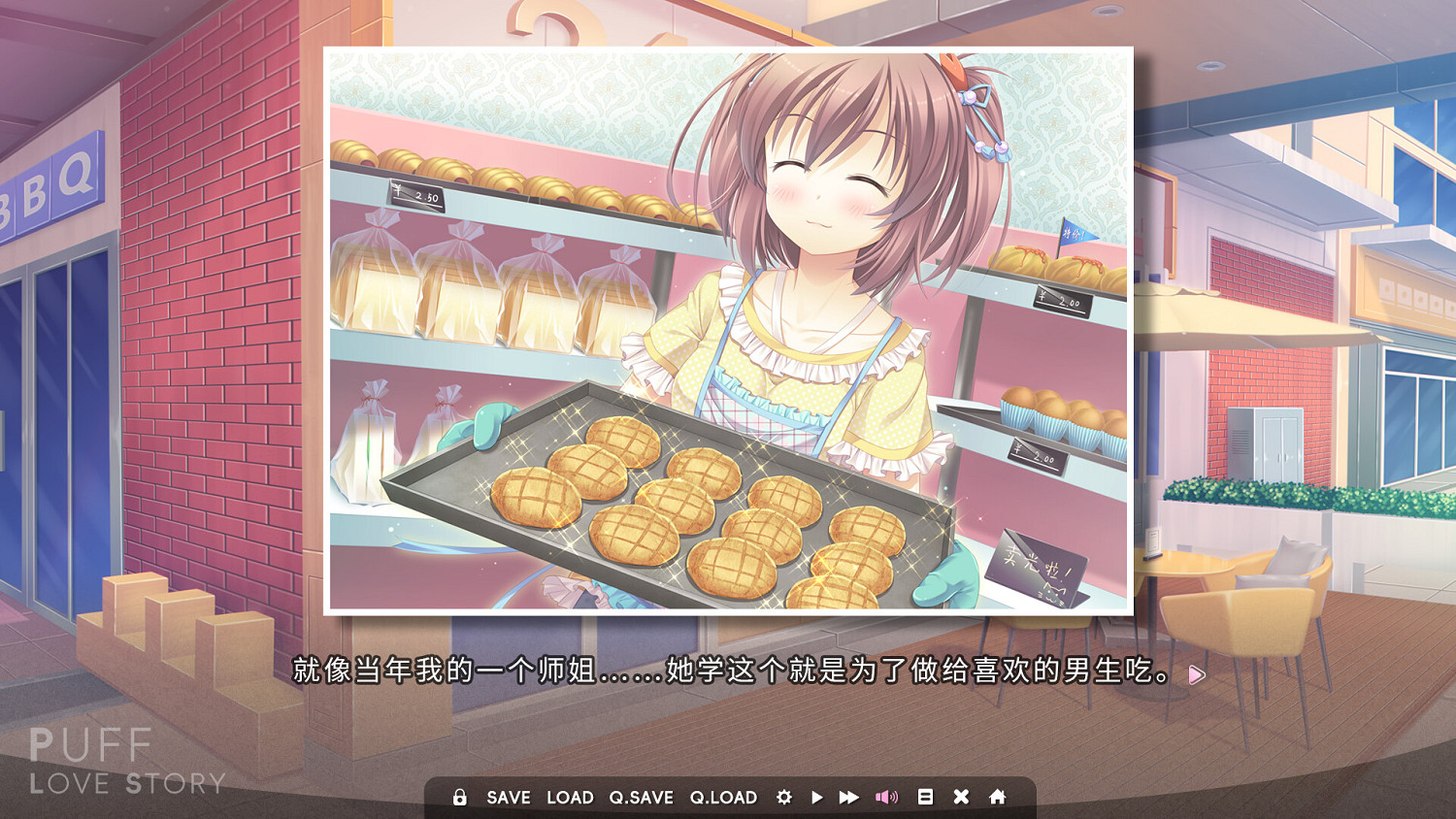Perform a quick save via Q.SAVE
Image resolution: width=1456 pixels, height=819 pixels.
tap(640, 797)
